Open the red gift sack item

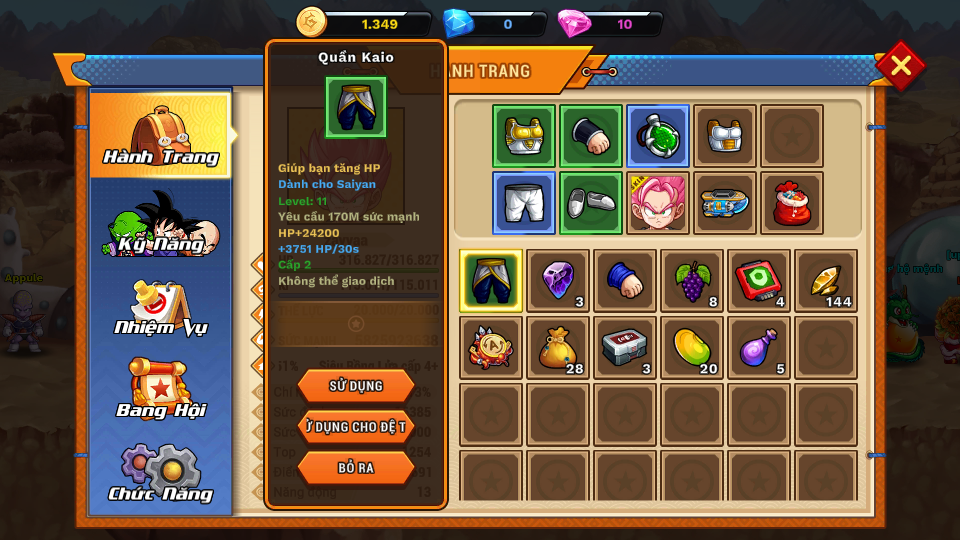pyautogui.click(x=791, y=203)
